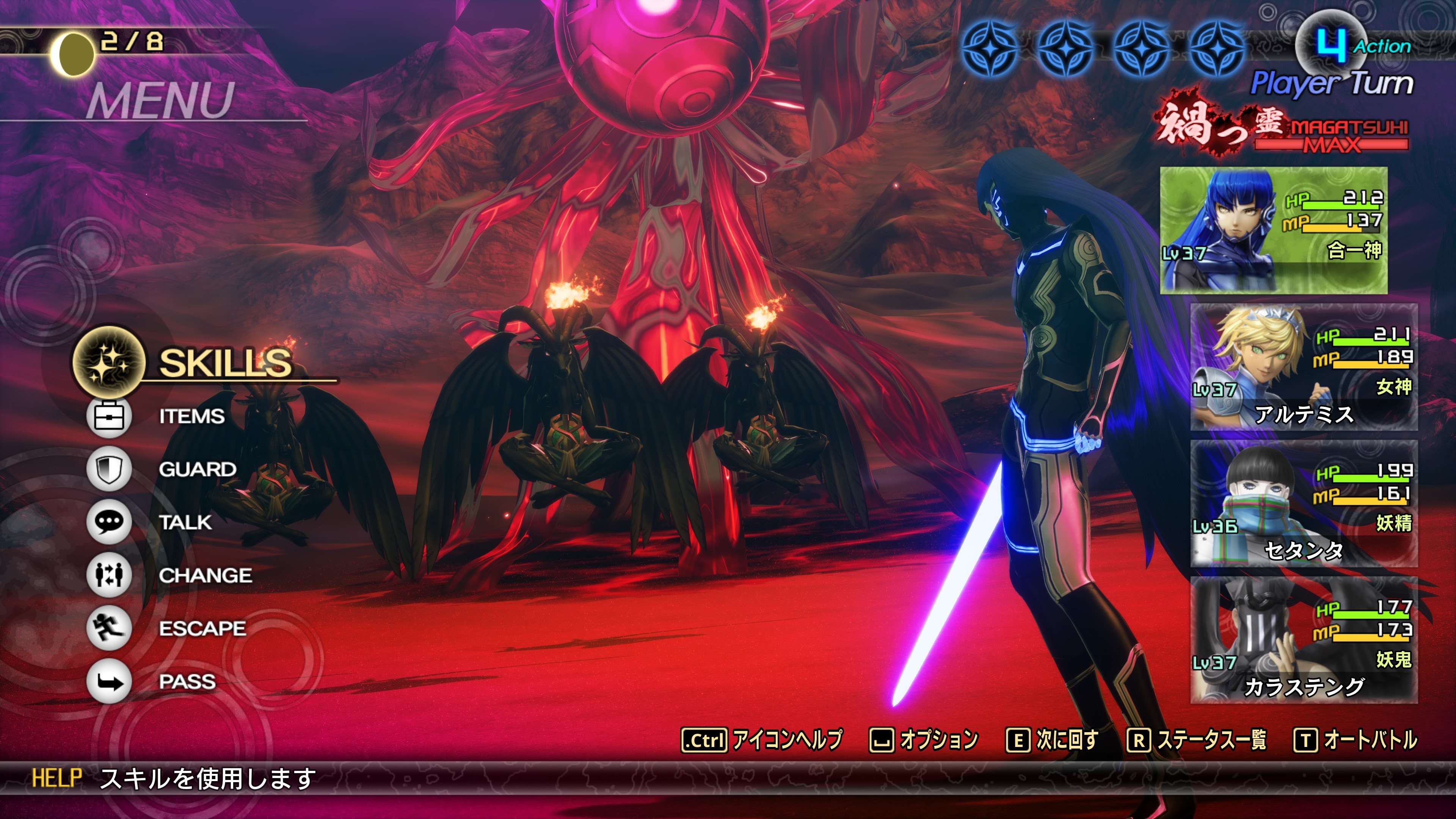Choose ESCAPE from battle
Viewport: 1456px width, 819px height.
coord(202,629)
